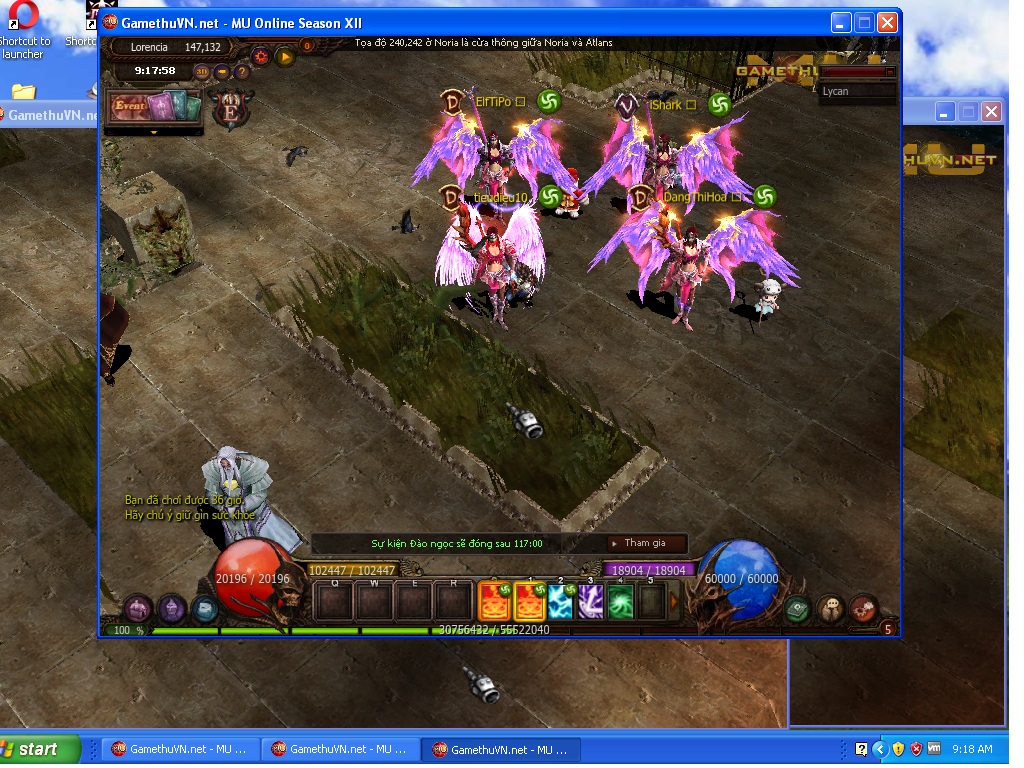Click the green icon right of mana orb

[797, 608]
